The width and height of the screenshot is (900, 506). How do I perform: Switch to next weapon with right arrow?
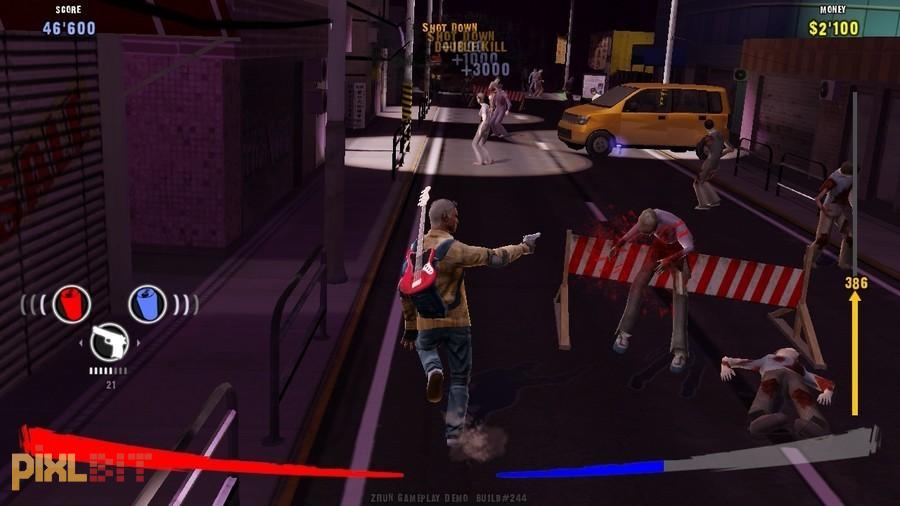[x=137, y=344]
